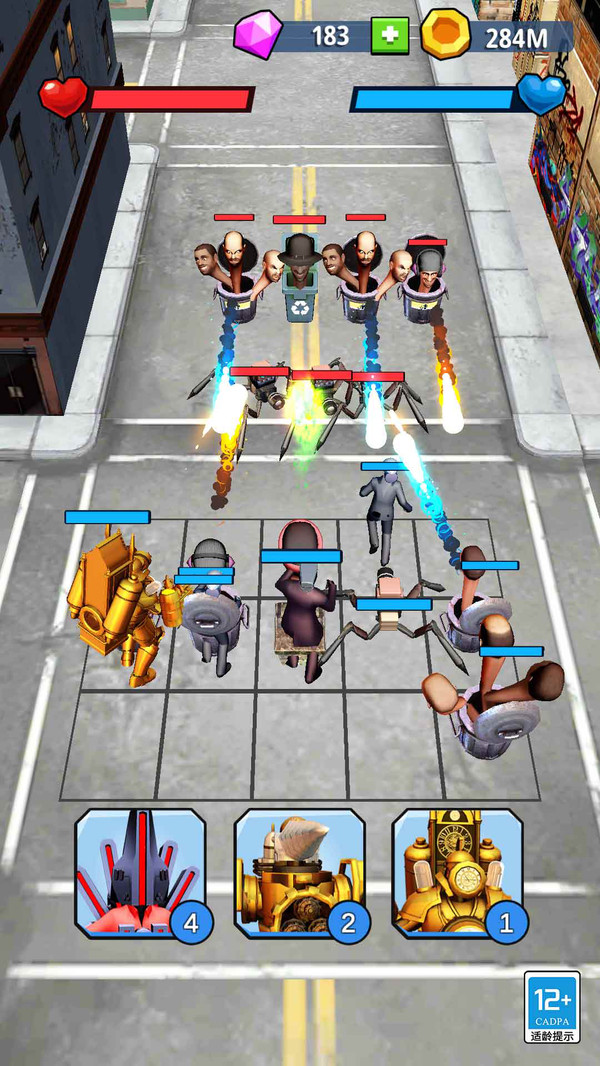This screenshot has height=1066, width=600.
Task: Click the green plus button to add gems
Action: click(x=390, y=37)
